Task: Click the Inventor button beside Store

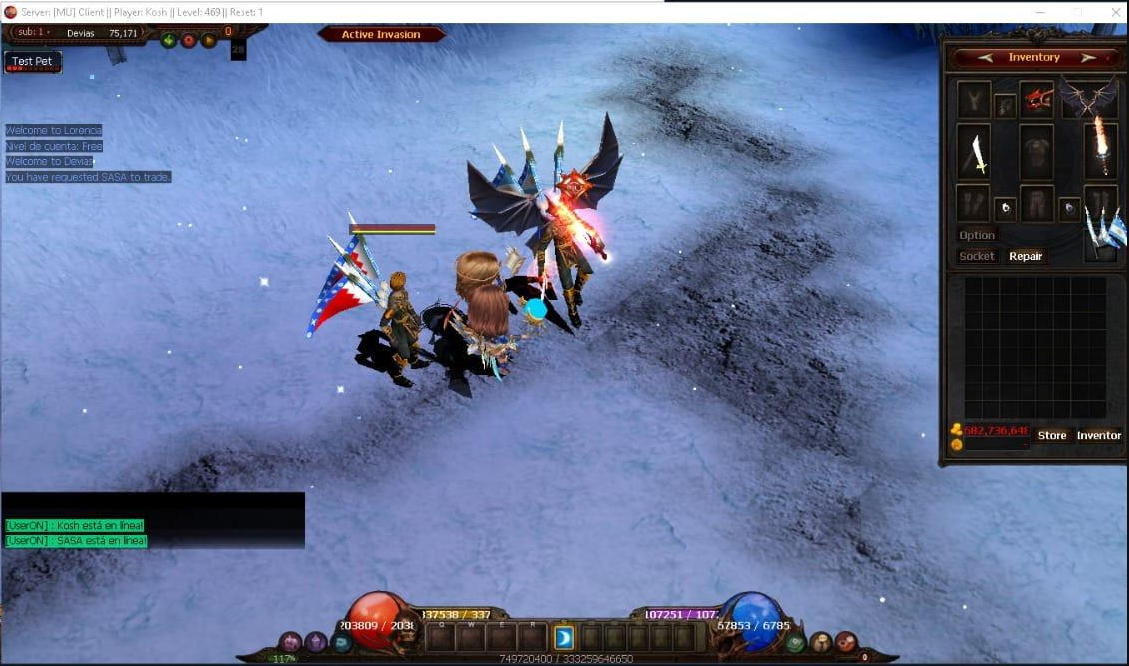Action: pyautogui.click(x=1098, y=436)
